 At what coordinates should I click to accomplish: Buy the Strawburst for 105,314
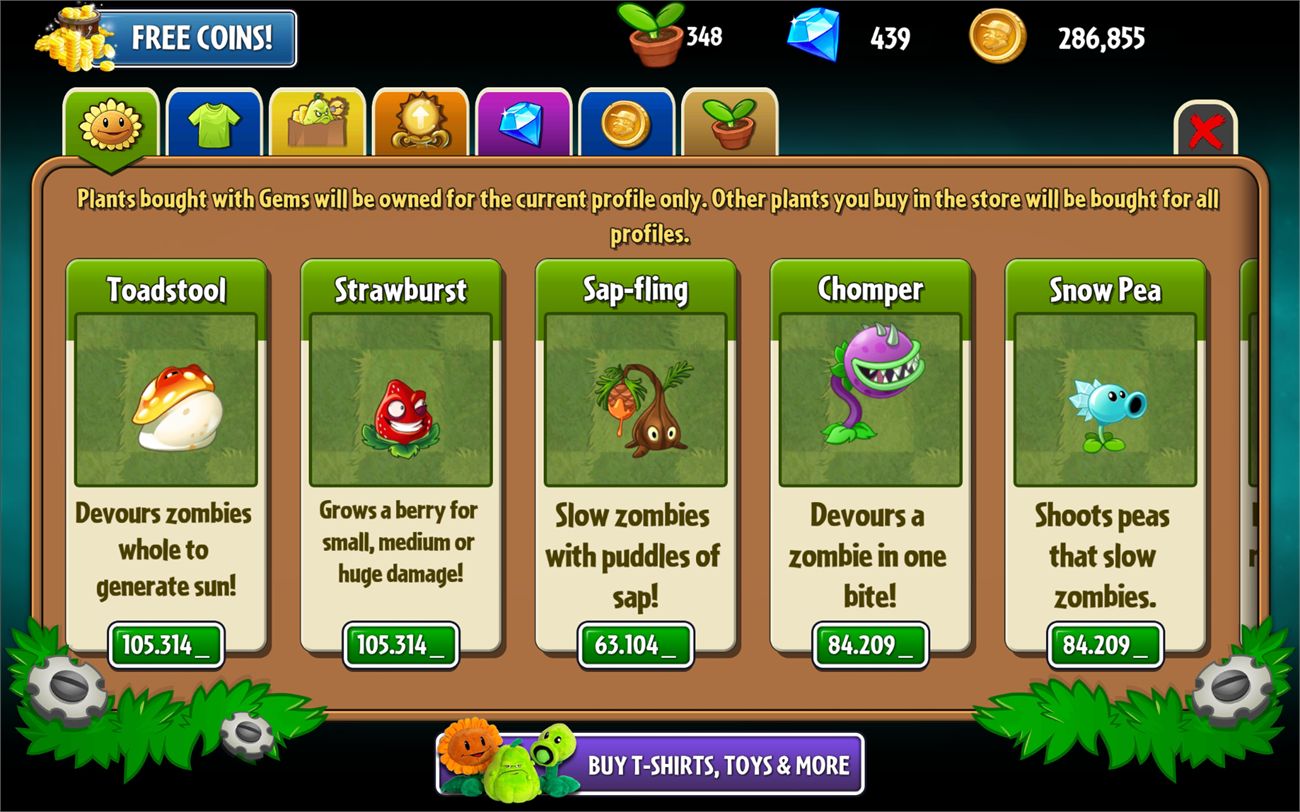click(400, 645)
